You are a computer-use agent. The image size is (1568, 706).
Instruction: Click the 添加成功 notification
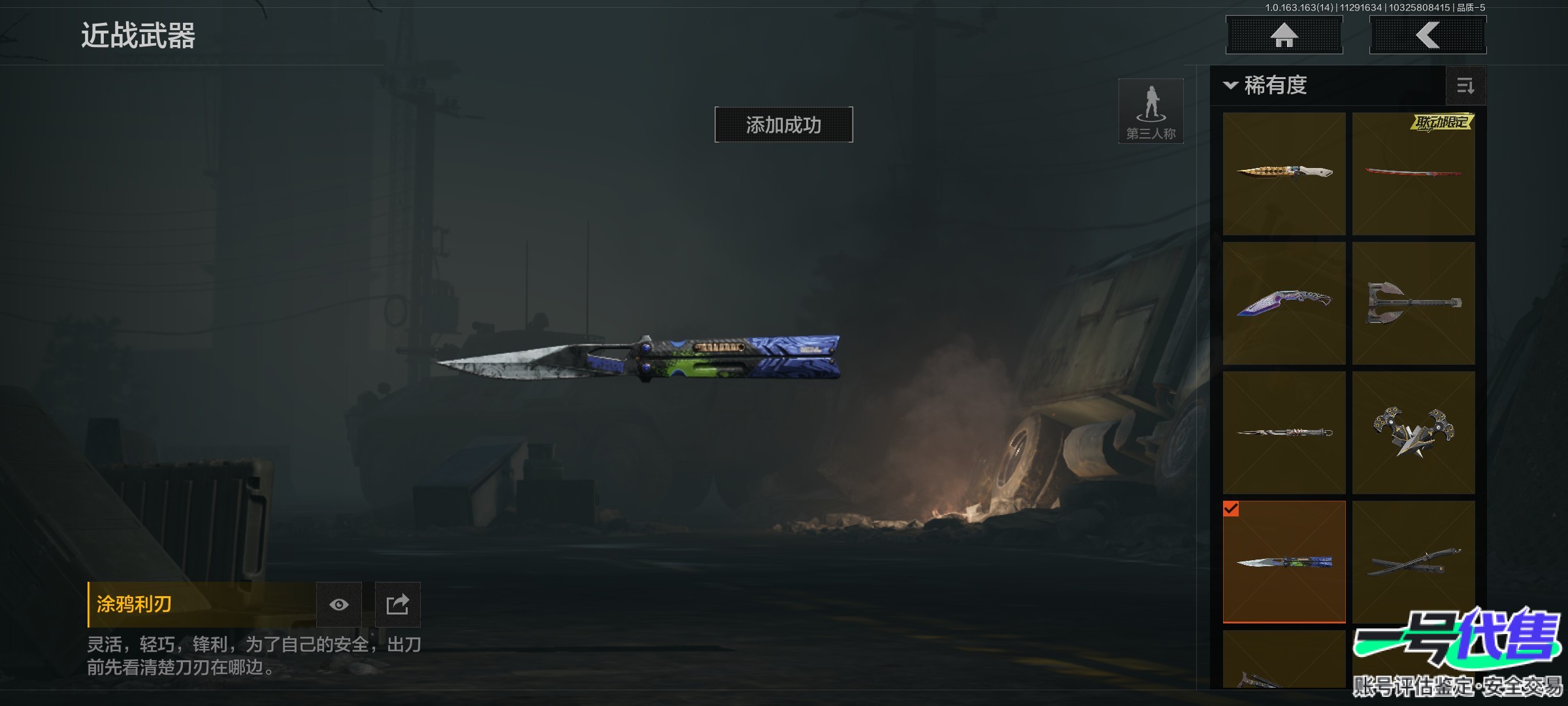click(x=783, y=125)
